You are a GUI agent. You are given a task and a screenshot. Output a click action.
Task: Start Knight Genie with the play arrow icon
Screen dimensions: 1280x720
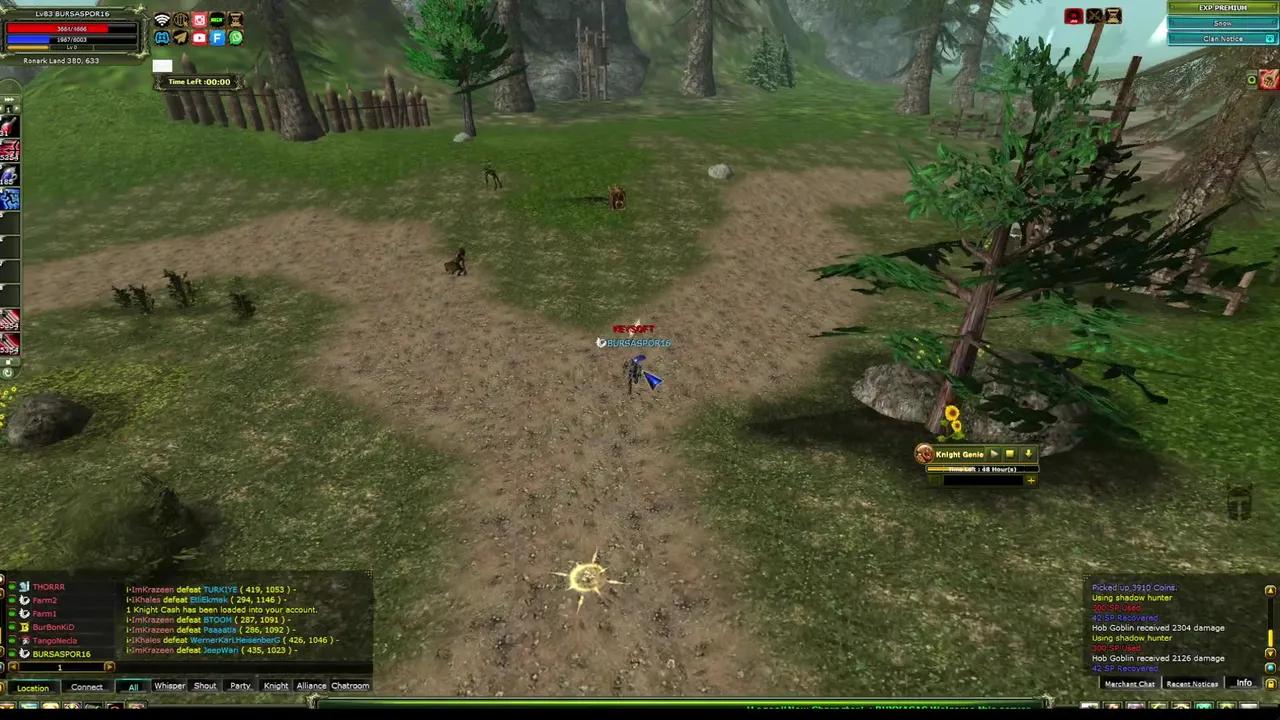[995, 454]
